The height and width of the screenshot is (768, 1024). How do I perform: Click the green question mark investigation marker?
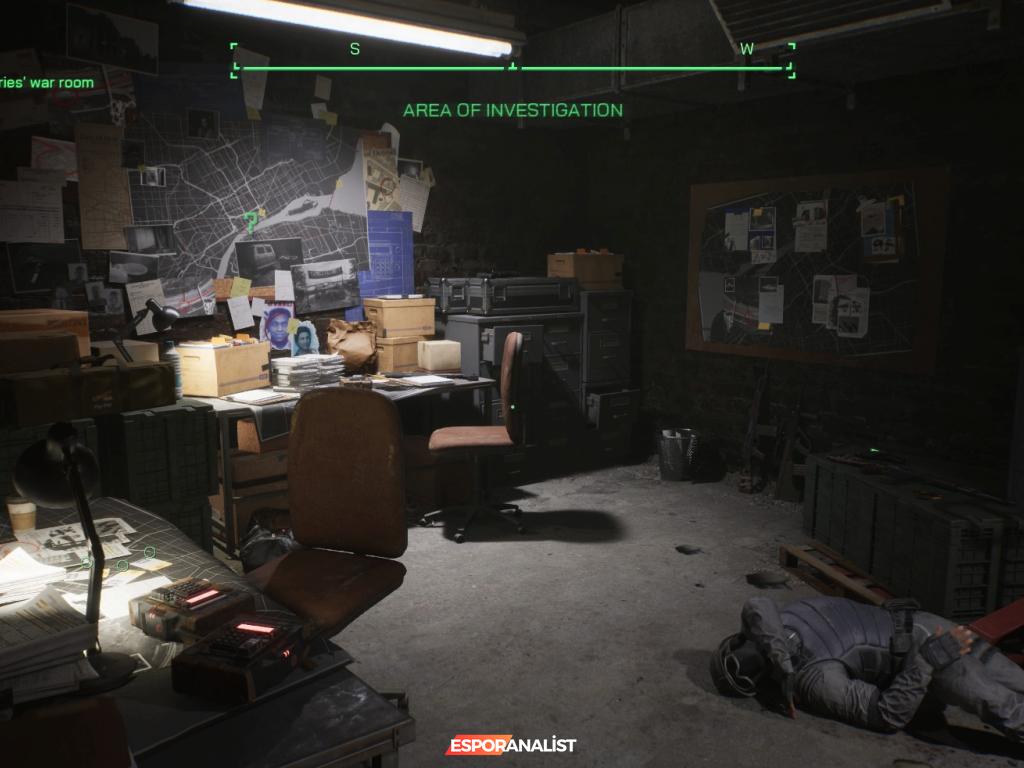coord(250,221)
